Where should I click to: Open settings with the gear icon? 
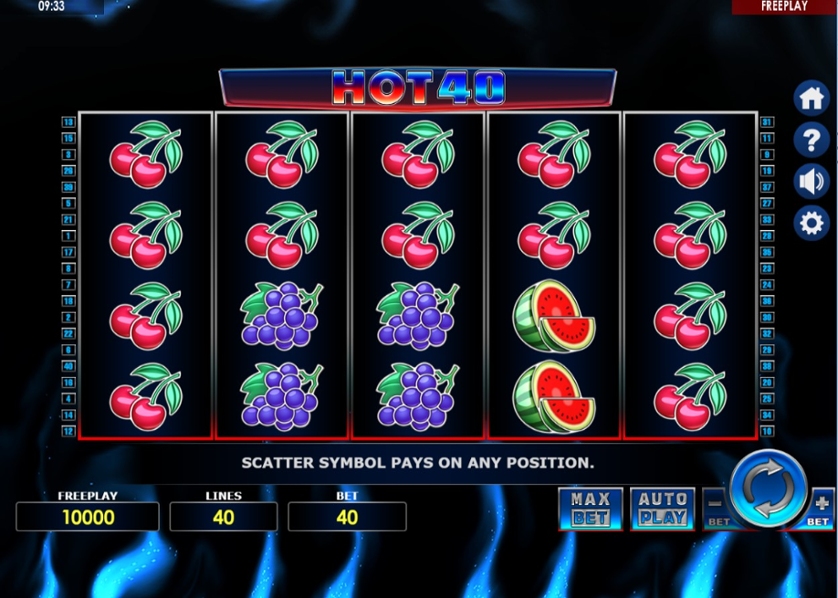pyautogui.click(x=811, y=222)
